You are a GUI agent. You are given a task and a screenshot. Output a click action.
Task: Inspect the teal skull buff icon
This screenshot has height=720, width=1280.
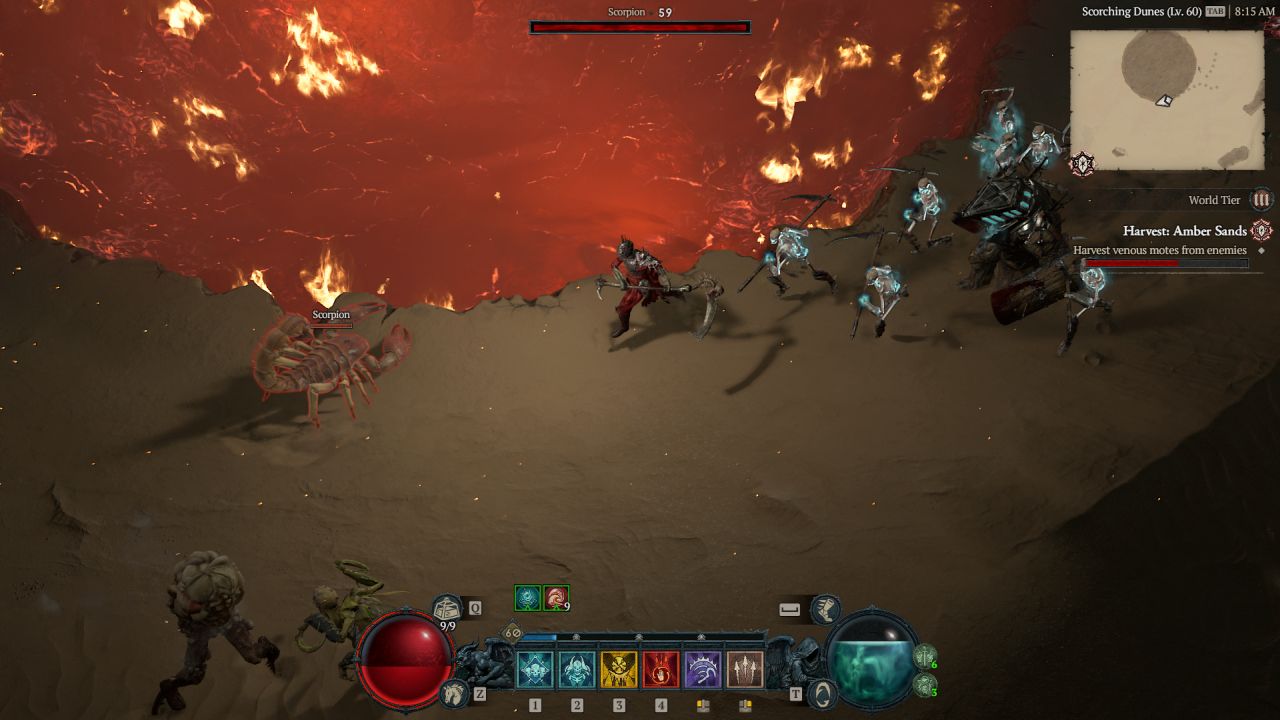click(527, 598)
